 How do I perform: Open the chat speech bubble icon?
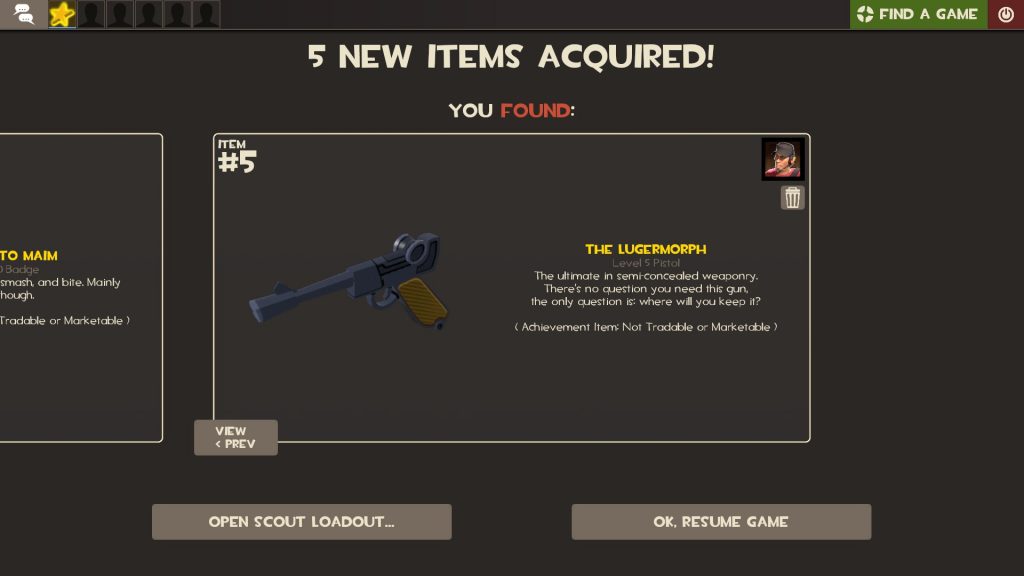click(23, 14)
